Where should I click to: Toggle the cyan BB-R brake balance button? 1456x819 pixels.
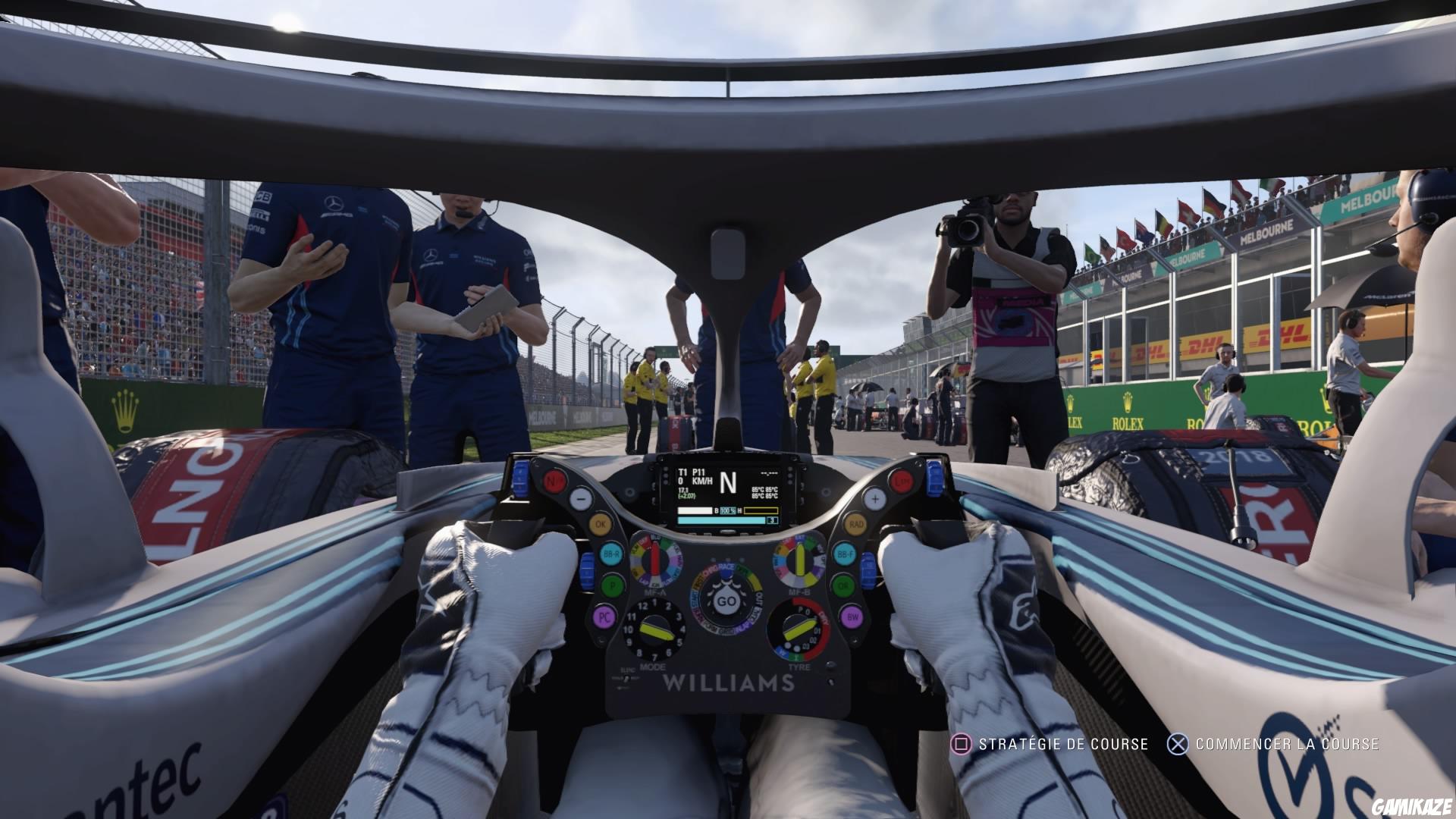click(x=610, y=554)
